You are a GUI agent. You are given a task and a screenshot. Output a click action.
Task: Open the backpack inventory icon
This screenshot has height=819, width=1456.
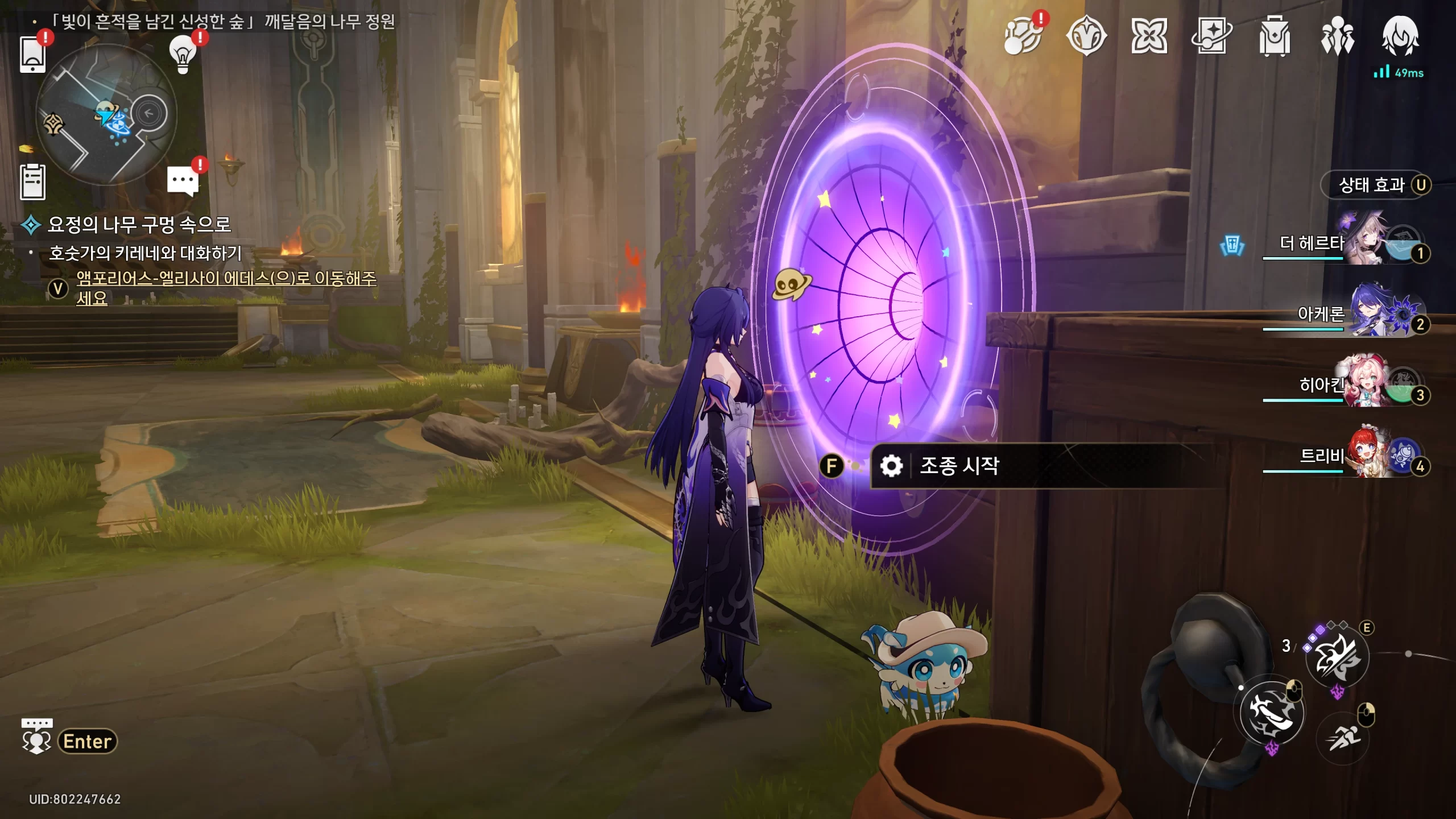1274,36
